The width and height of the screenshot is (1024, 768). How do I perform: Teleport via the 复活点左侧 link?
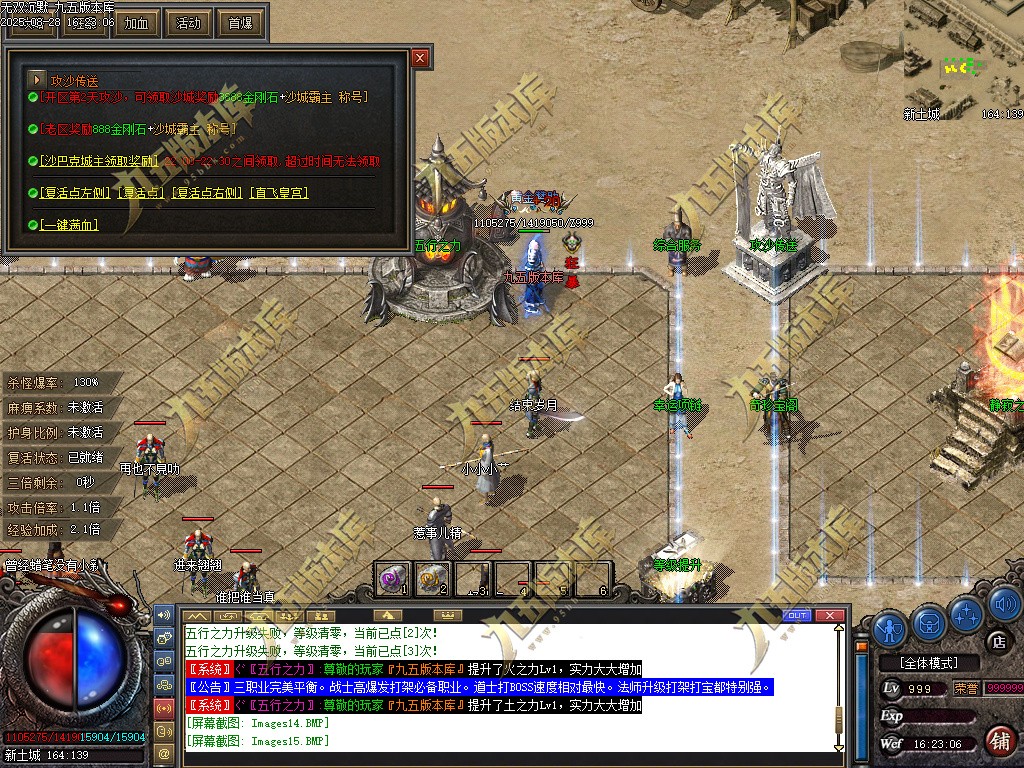coord(75,192)
